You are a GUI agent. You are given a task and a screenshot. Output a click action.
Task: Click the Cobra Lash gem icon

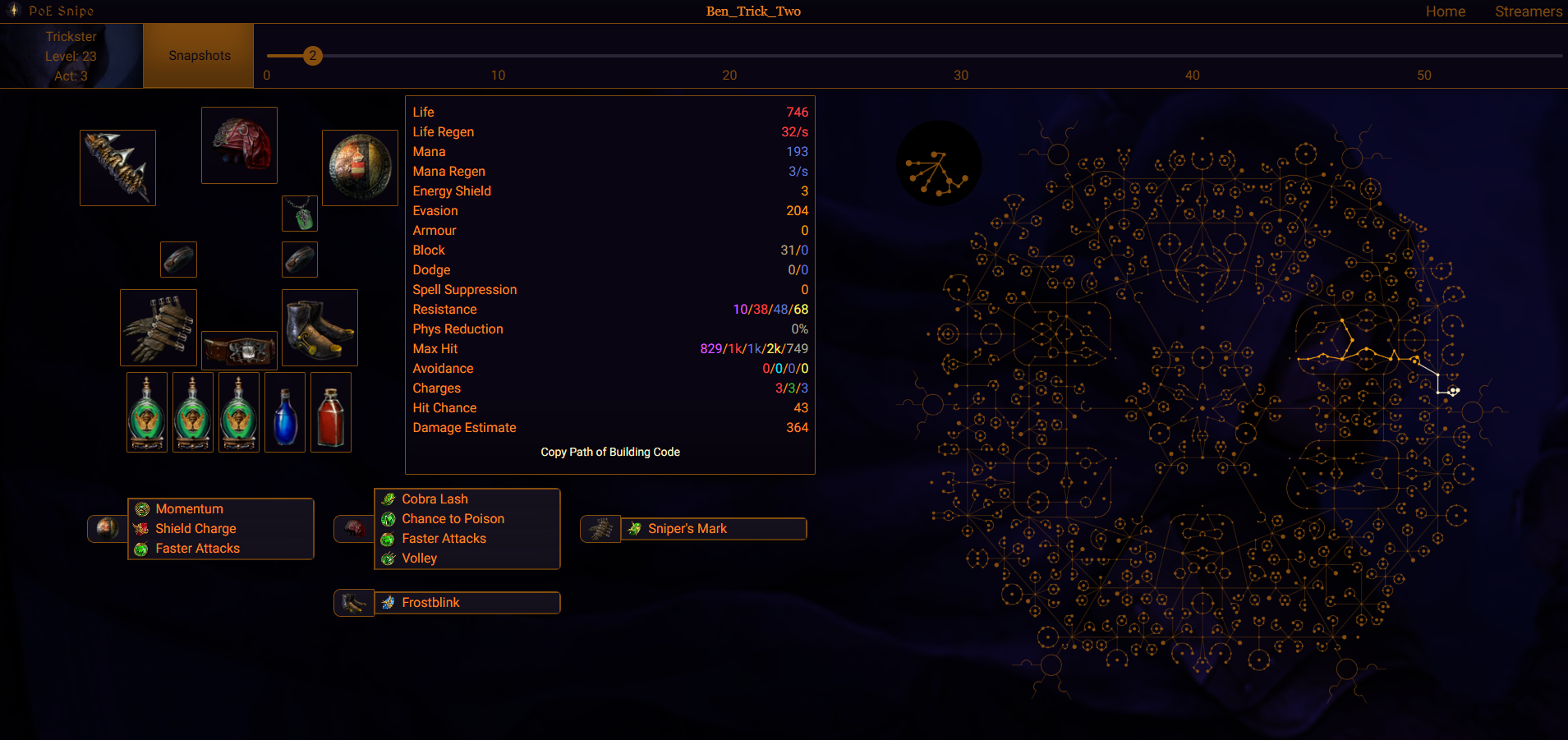pos(389,499)
